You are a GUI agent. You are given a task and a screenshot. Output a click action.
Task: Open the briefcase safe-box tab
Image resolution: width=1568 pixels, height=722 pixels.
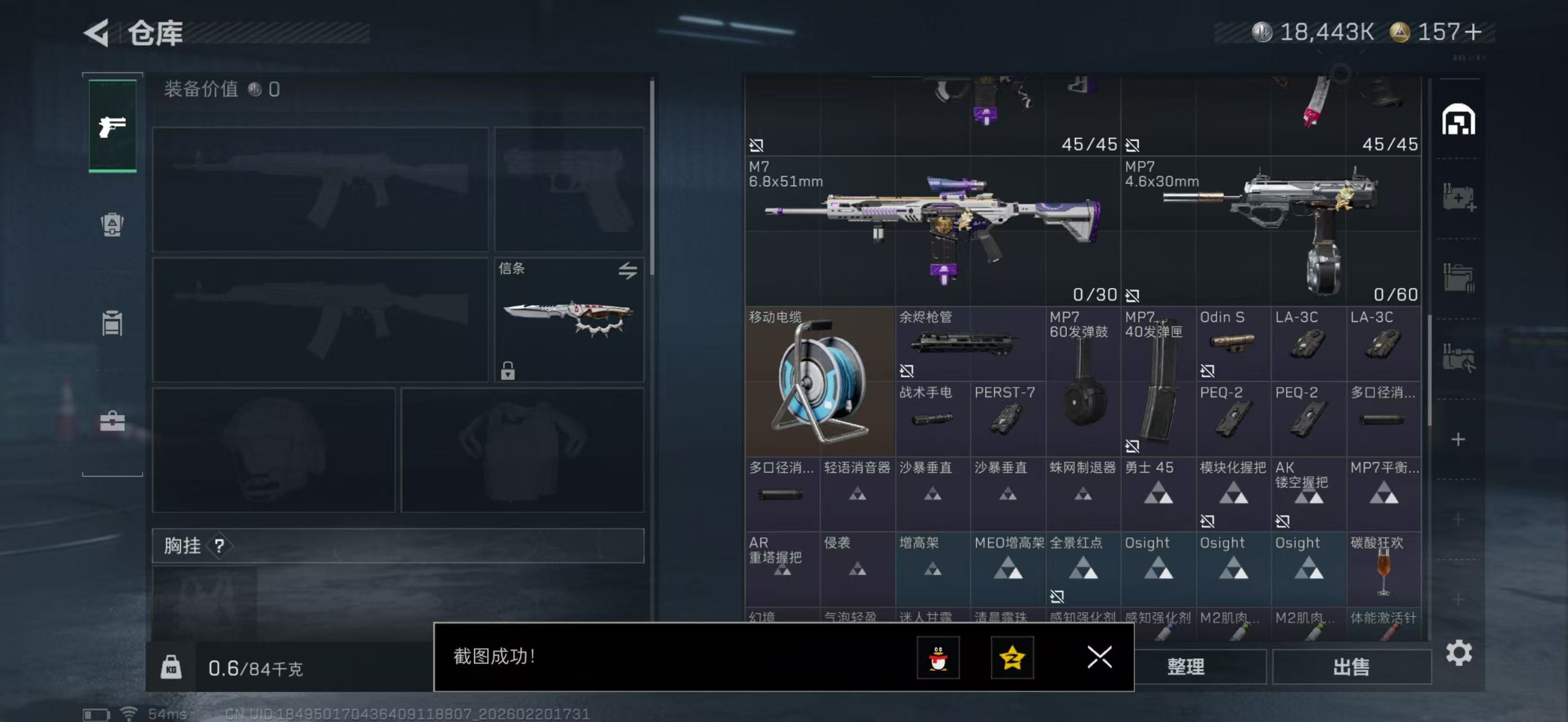pyautogui.click(x=112, y=421)
